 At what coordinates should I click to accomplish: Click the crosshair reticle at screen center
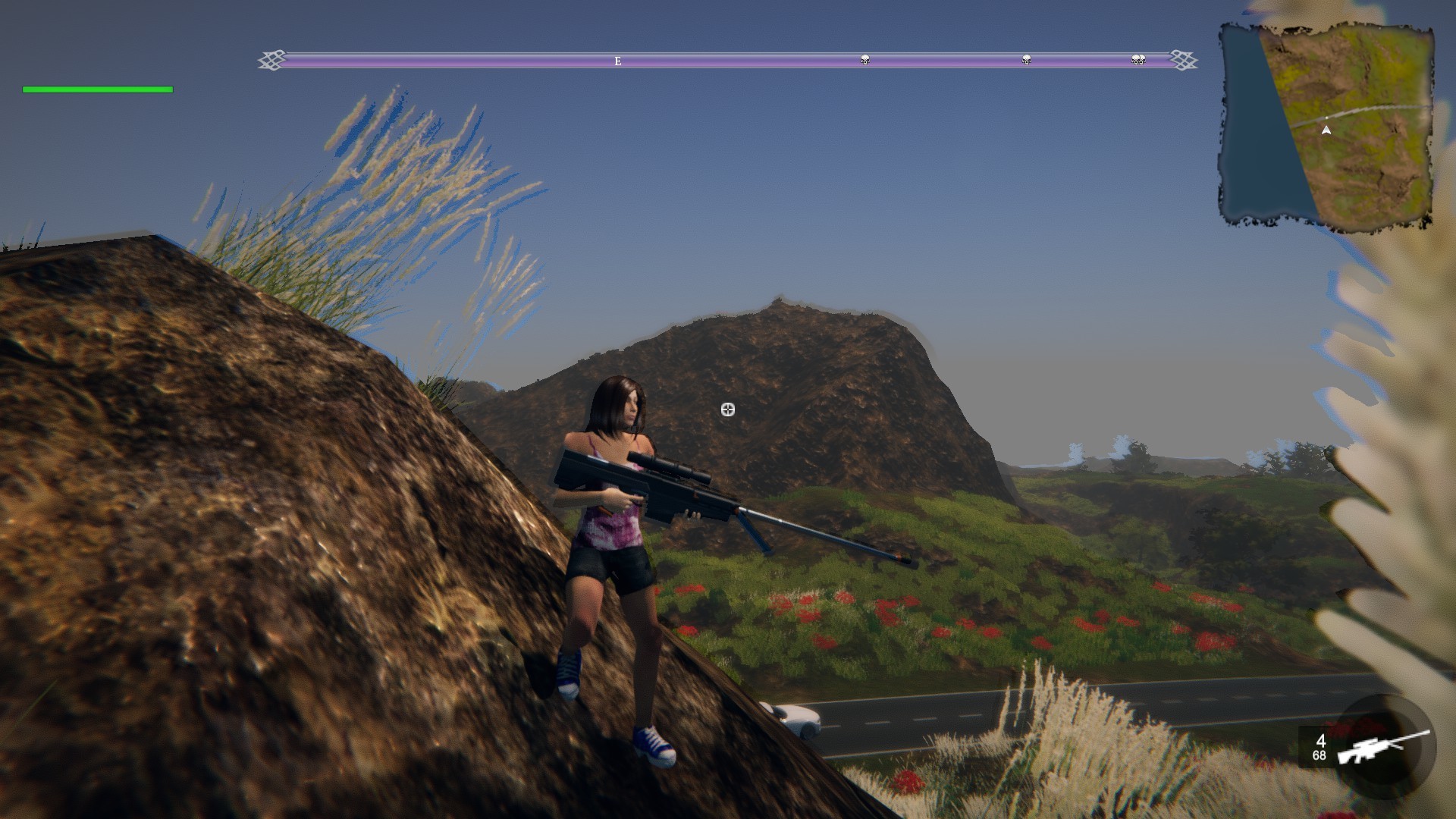click(727, 409)
